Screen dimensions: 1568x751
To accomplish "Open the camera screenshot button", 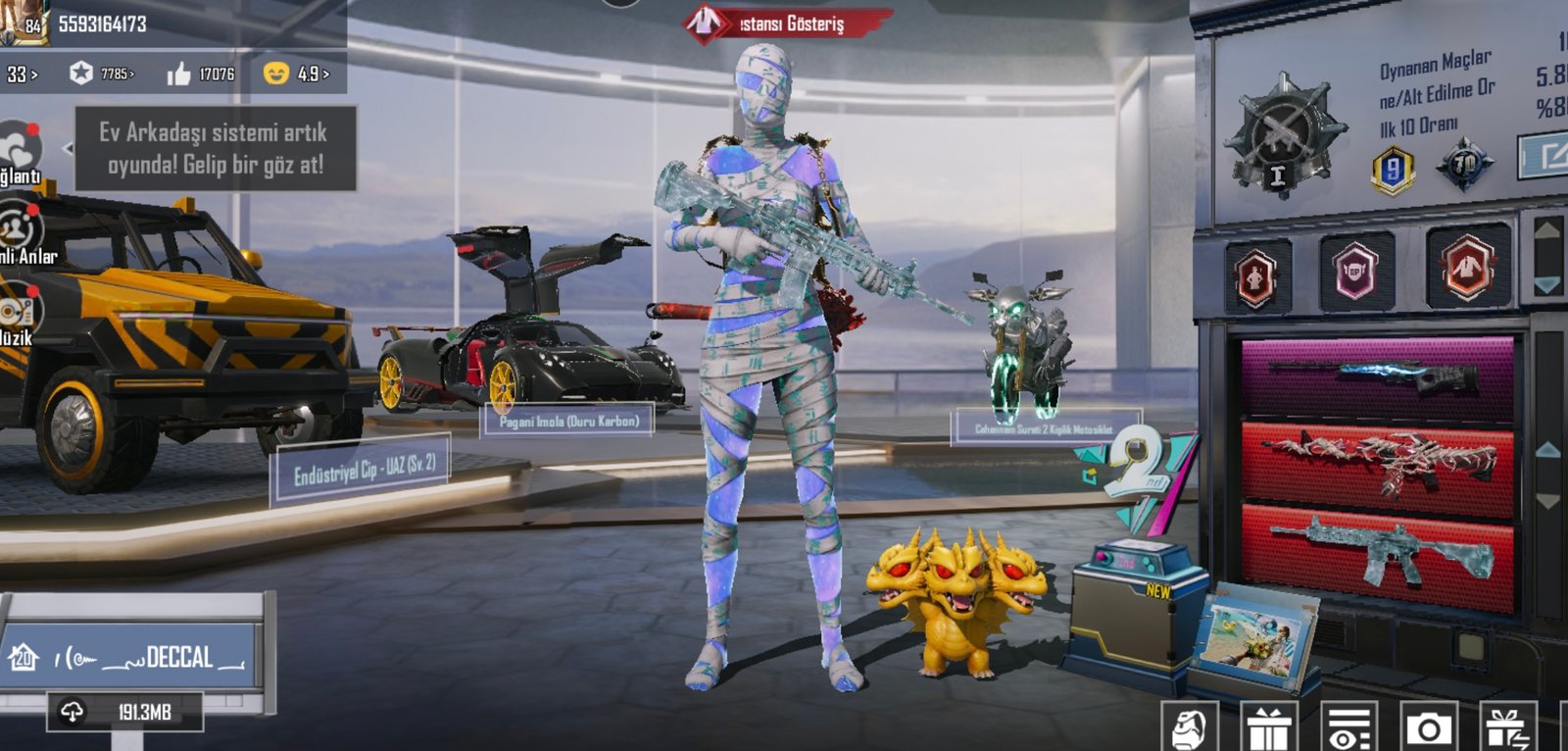I will pyautogui.click(x=1428, y=727).
